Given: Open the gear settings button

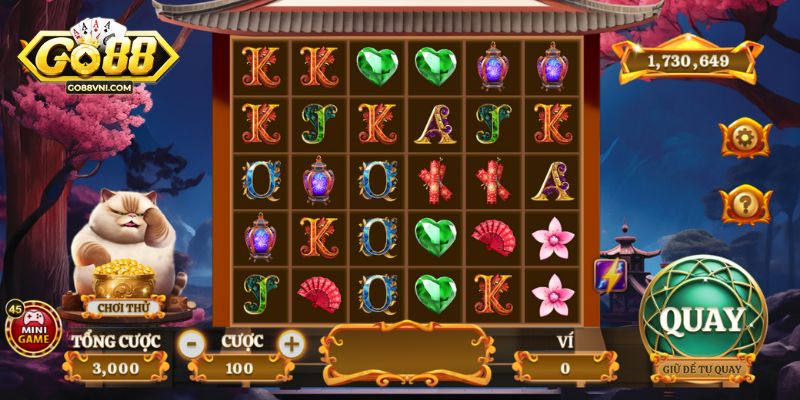Looking at the screenshot, I should 744,137.
